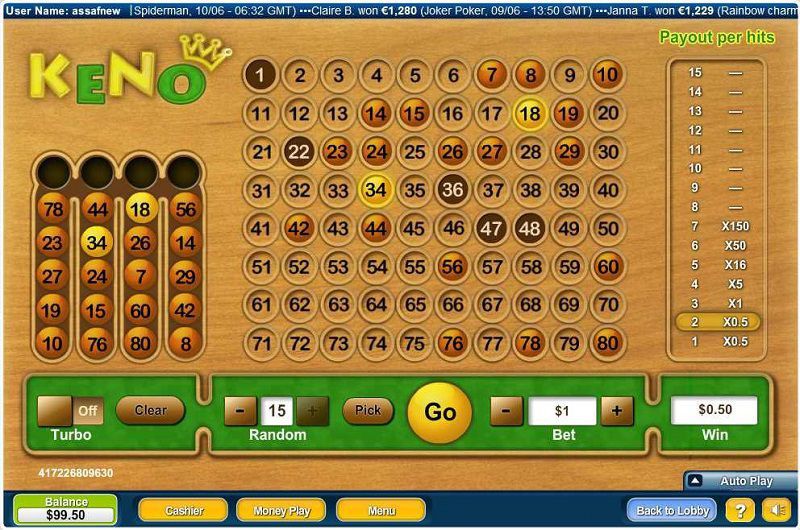This screenshot has height=530, width=800.
Task: Open help with the question mark icon
Action: (740, 510)
